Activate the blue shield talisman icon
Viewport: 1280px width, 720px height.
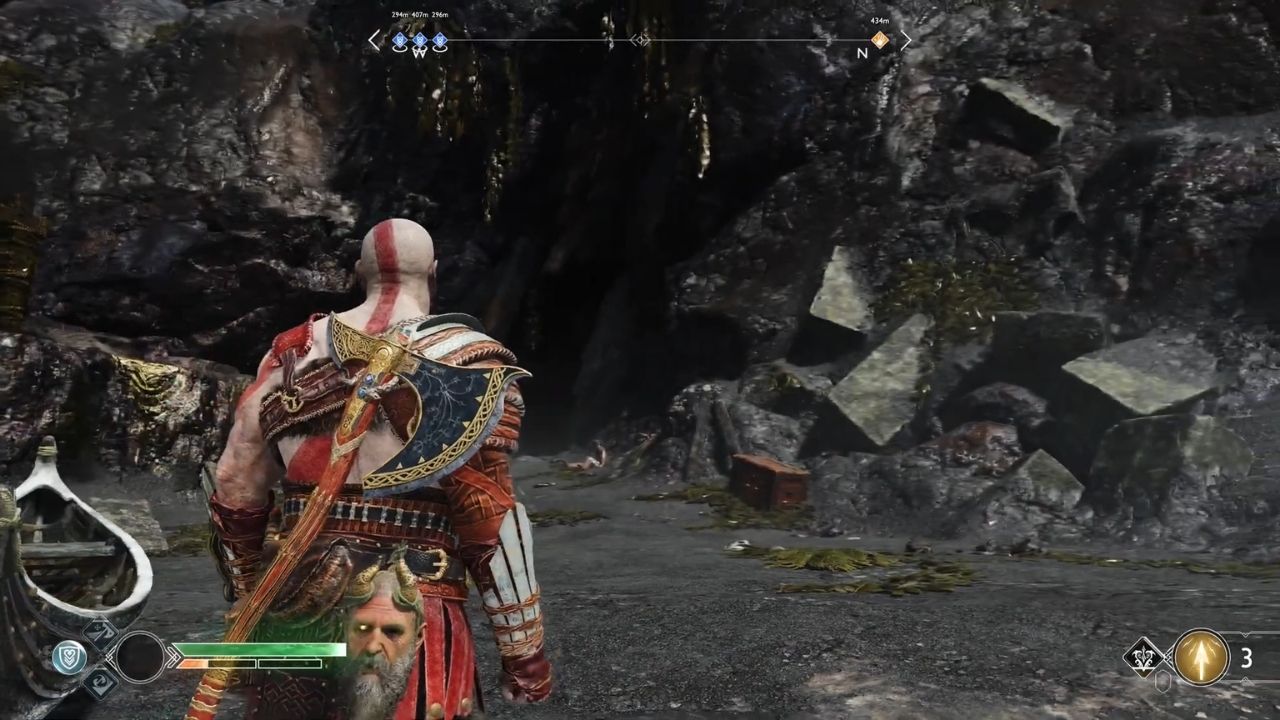(69, 657)
